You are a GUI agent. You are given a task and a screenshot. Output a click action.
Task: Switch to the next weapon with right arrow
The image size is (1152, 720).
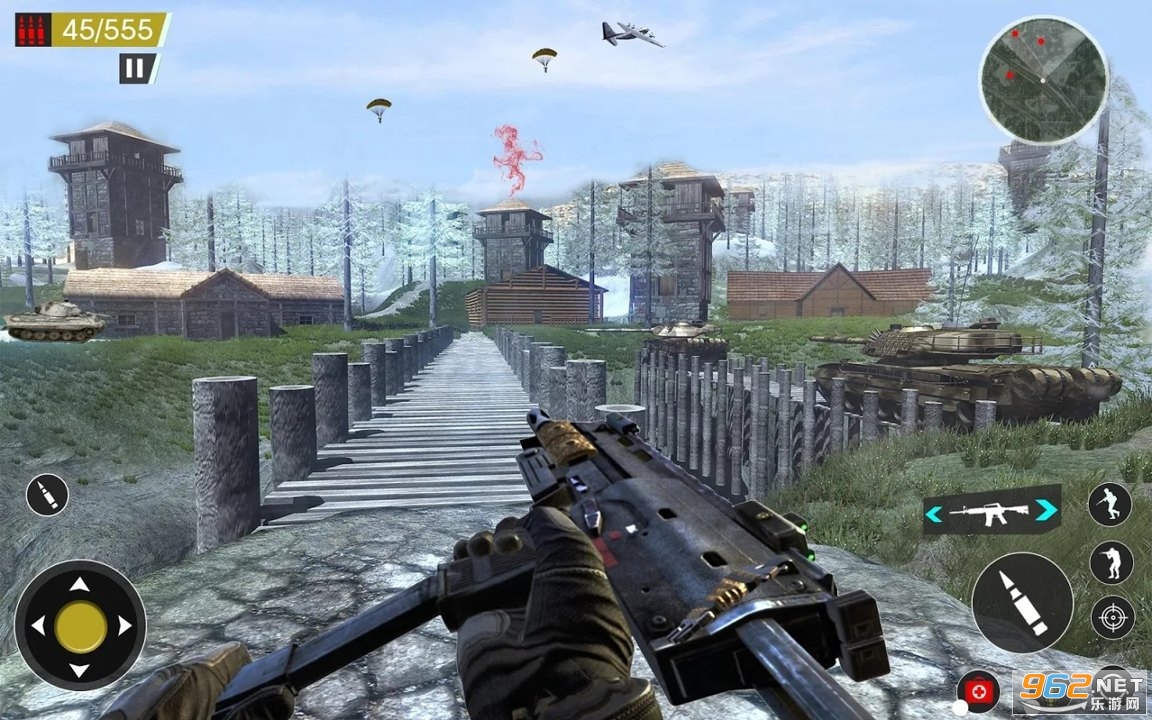[x=1046, y=512]
